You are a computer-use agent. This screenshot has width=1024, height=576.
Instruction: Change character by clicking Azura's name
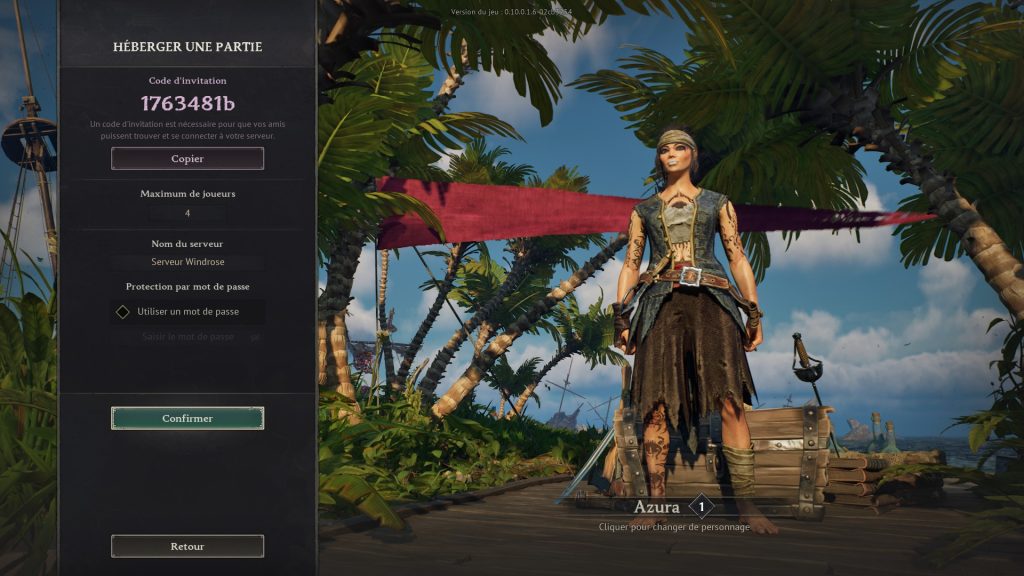coord(657,507)
